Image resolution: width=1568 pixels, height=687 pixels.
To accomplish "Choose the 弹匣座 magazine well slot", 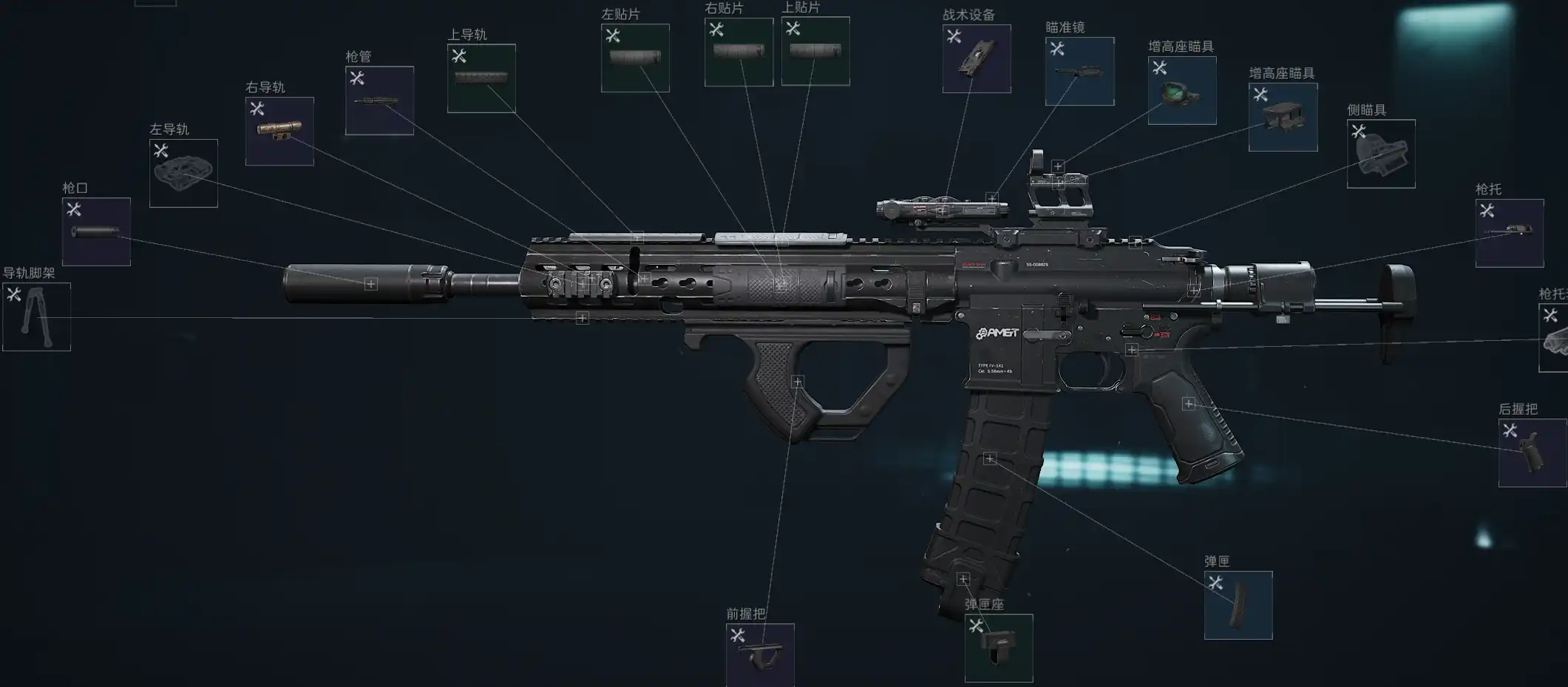I will [999, 648].
